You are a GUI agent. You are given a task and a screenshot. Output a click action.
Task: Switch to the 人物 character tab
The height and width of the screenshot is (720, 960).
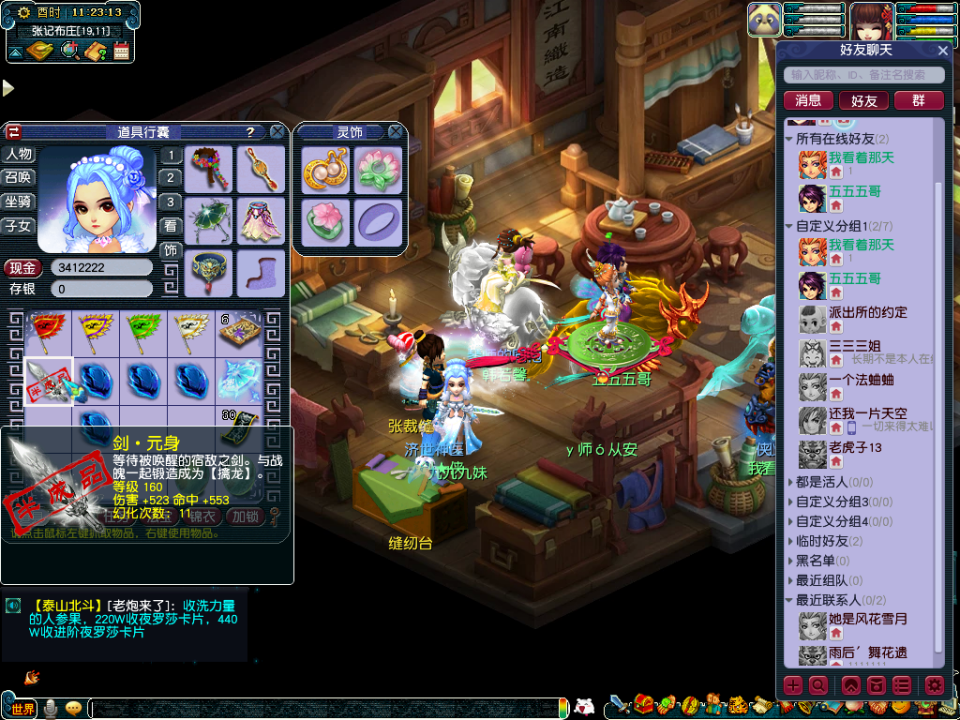(19, 155)
